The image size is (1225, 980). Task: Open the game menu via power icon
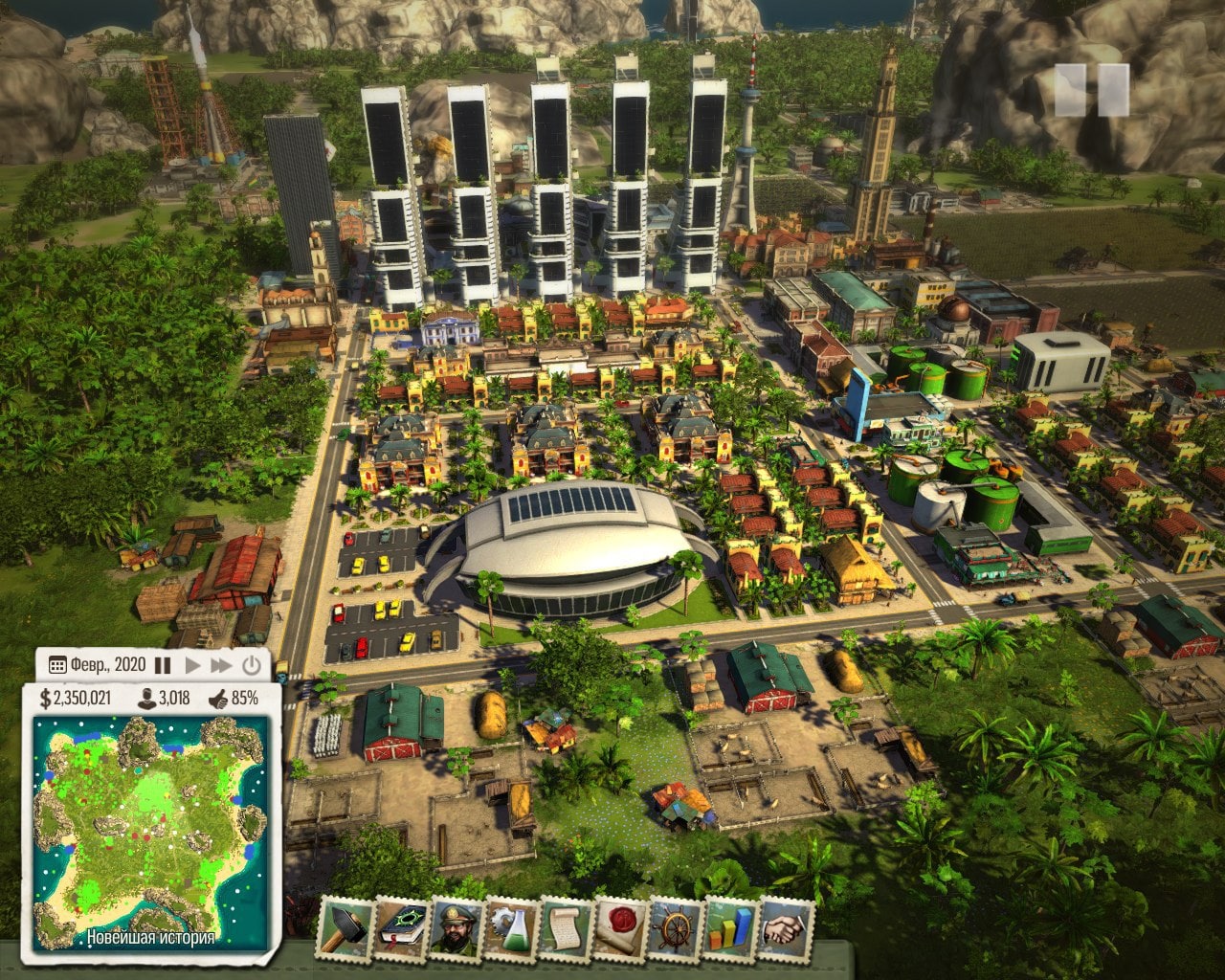[251, 665]
